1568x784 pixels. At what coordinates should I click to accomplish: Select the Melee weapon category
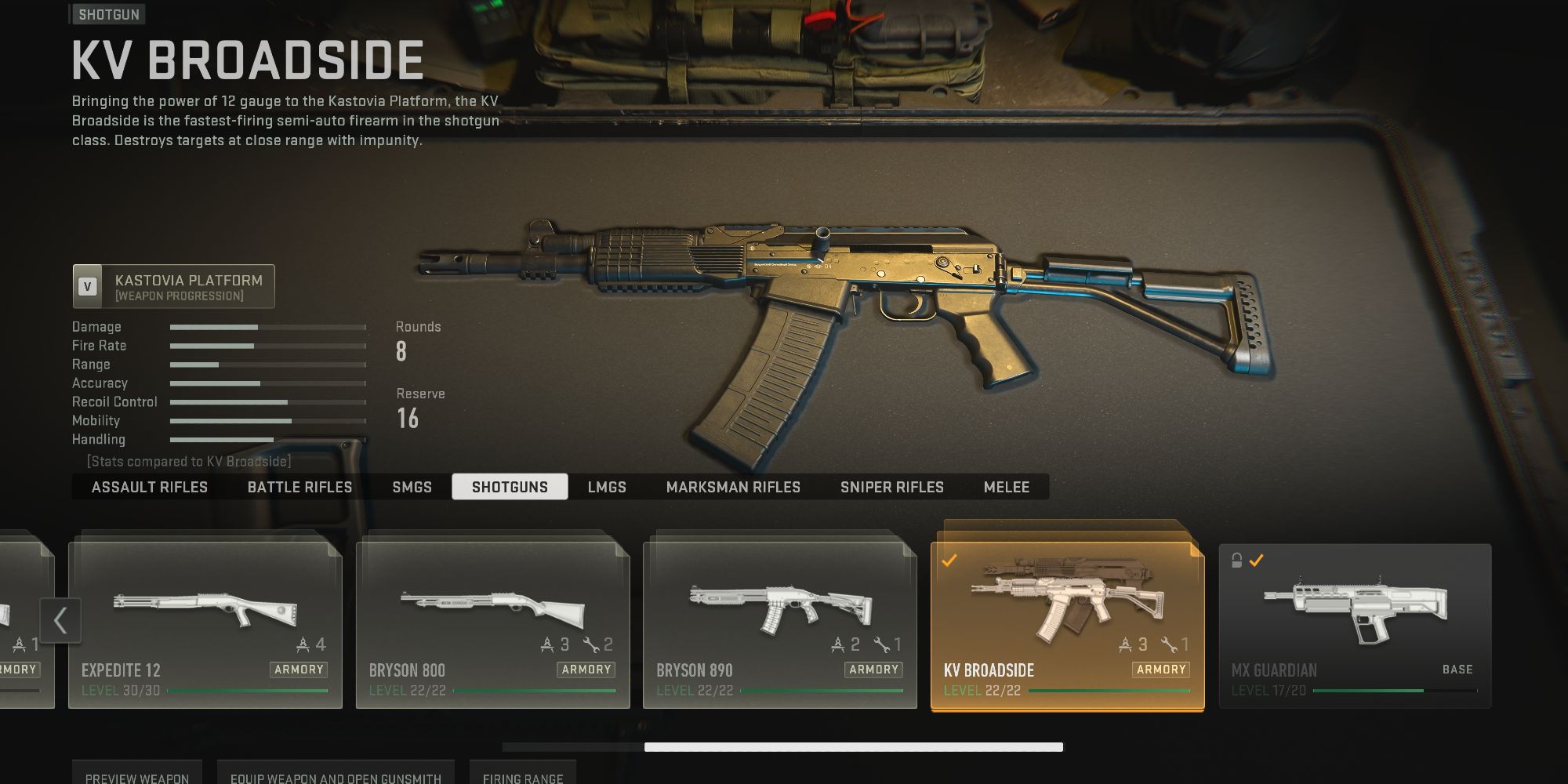(x=1007, y=487)
